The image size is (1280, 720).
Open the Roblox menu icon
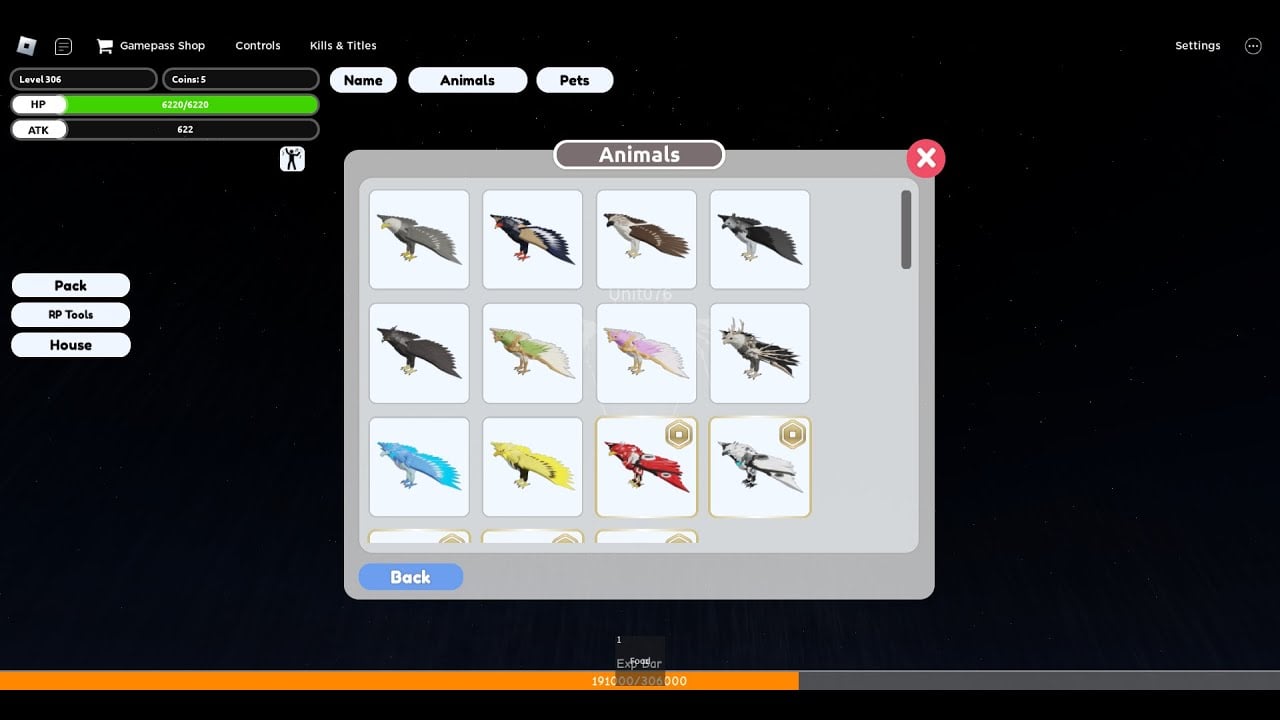click(x=26, y=45)
